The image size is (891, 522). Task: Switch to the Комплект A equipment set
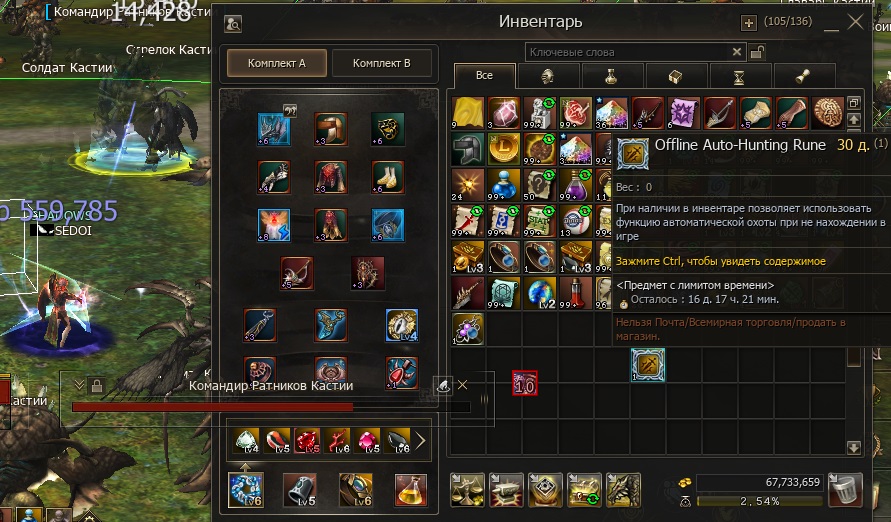274,63
